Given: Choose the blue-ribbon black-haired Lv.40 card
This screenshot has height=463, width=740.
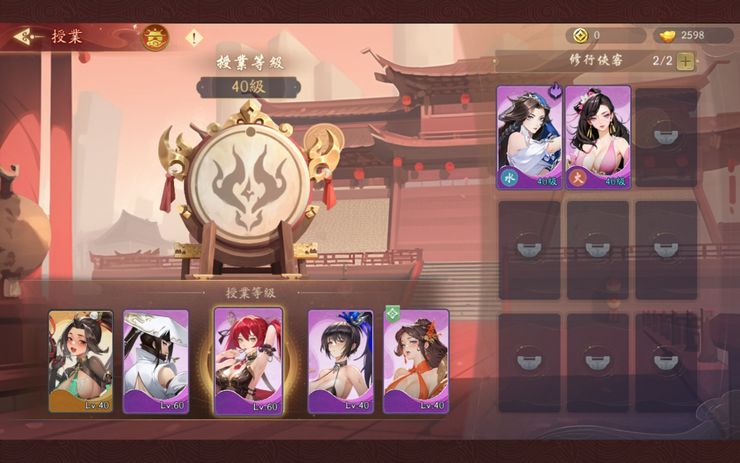Looking at the screenshot, I should (340, 361).
